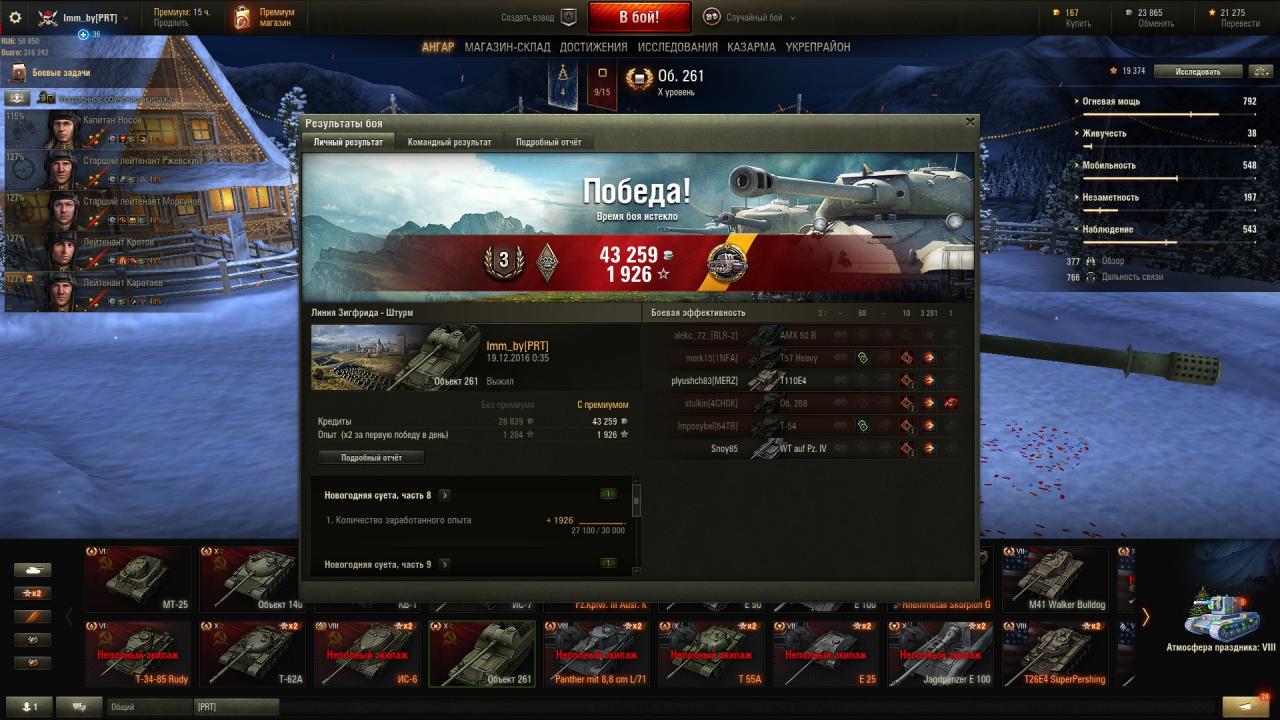Screen dimensions: 1280x720
Task: Open the settings gear menu
Action: coord(15,17)
